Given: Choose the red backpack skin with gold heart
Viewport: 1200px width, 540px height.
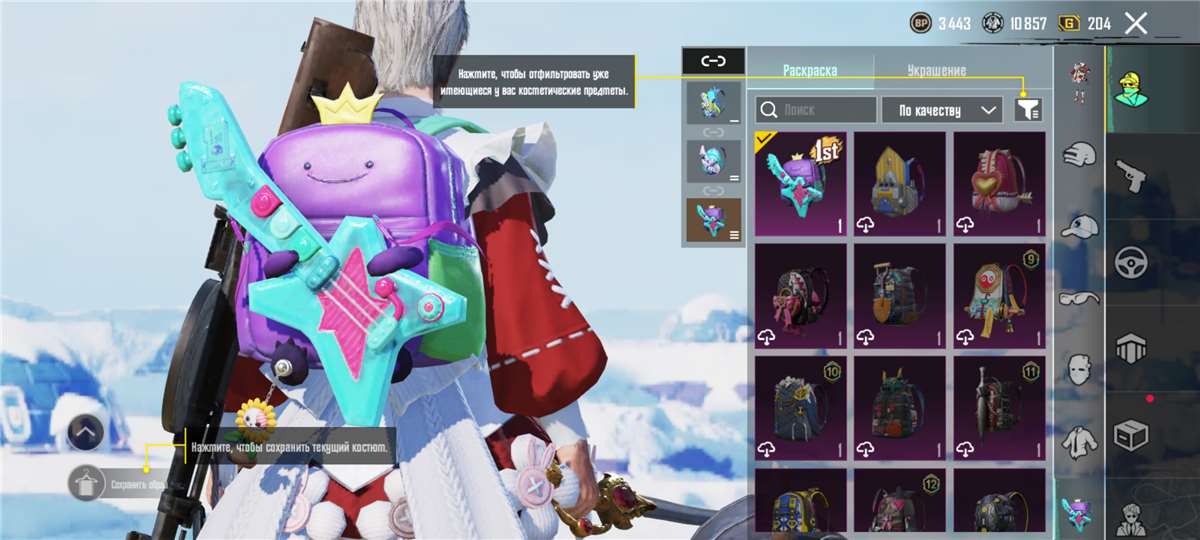Looking at the screenshot, I should (x=999, y=184).
